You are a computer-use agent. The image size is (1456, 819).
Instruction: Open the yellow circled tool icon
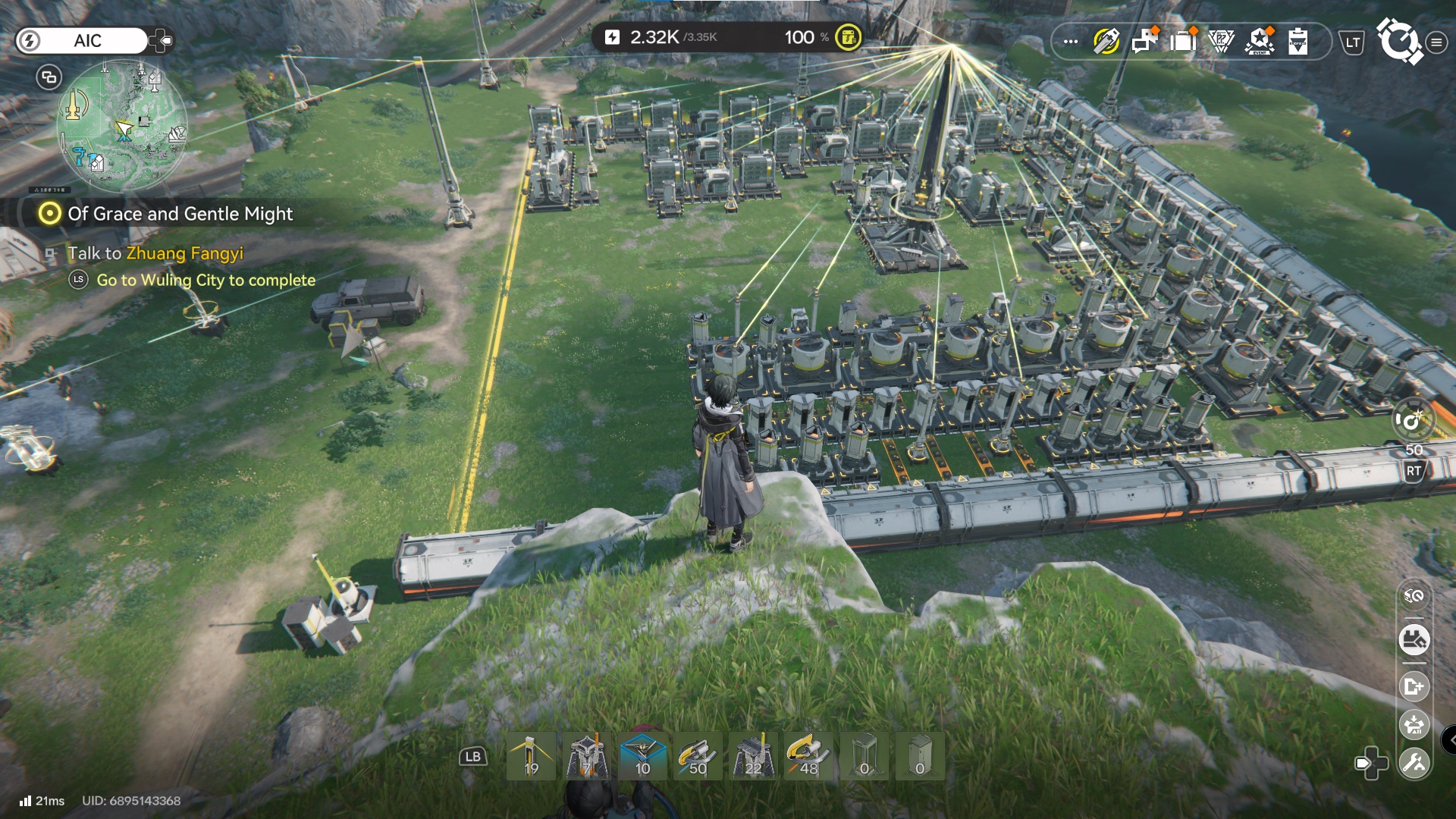click(x=1106, y=41)
